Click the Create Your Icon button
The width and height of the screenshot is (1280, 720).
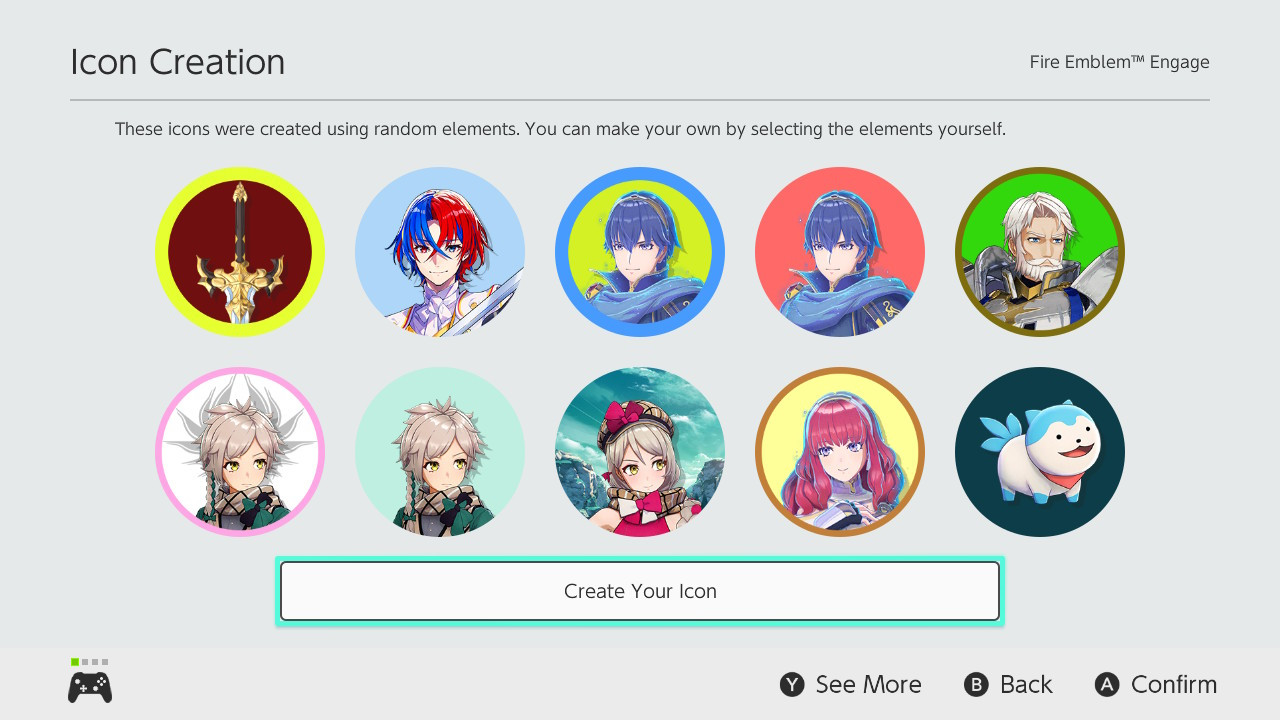640,591
